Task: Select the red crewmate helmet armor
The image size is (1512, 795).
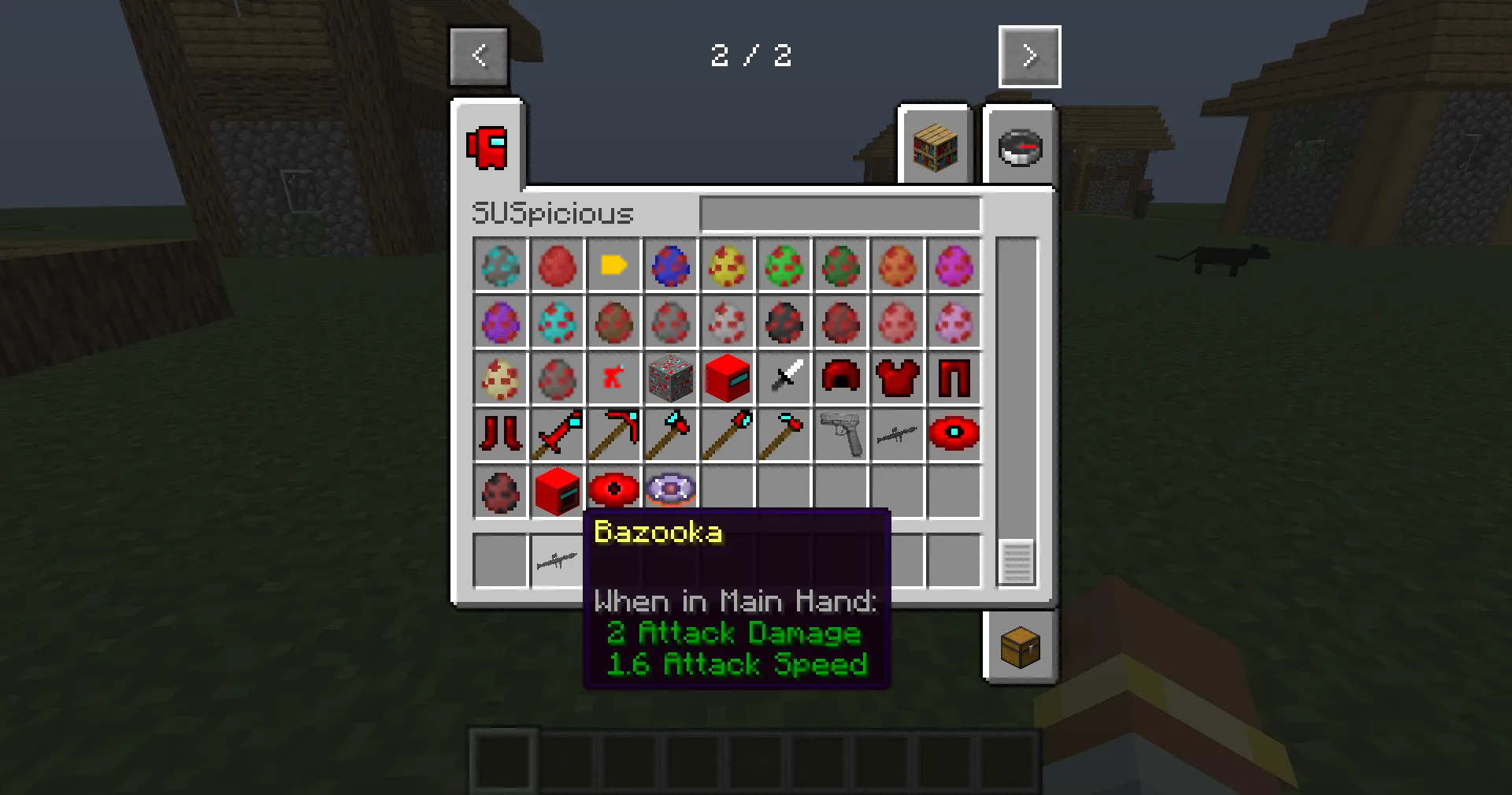Action: pyautogui.click(x=841, y=377)
